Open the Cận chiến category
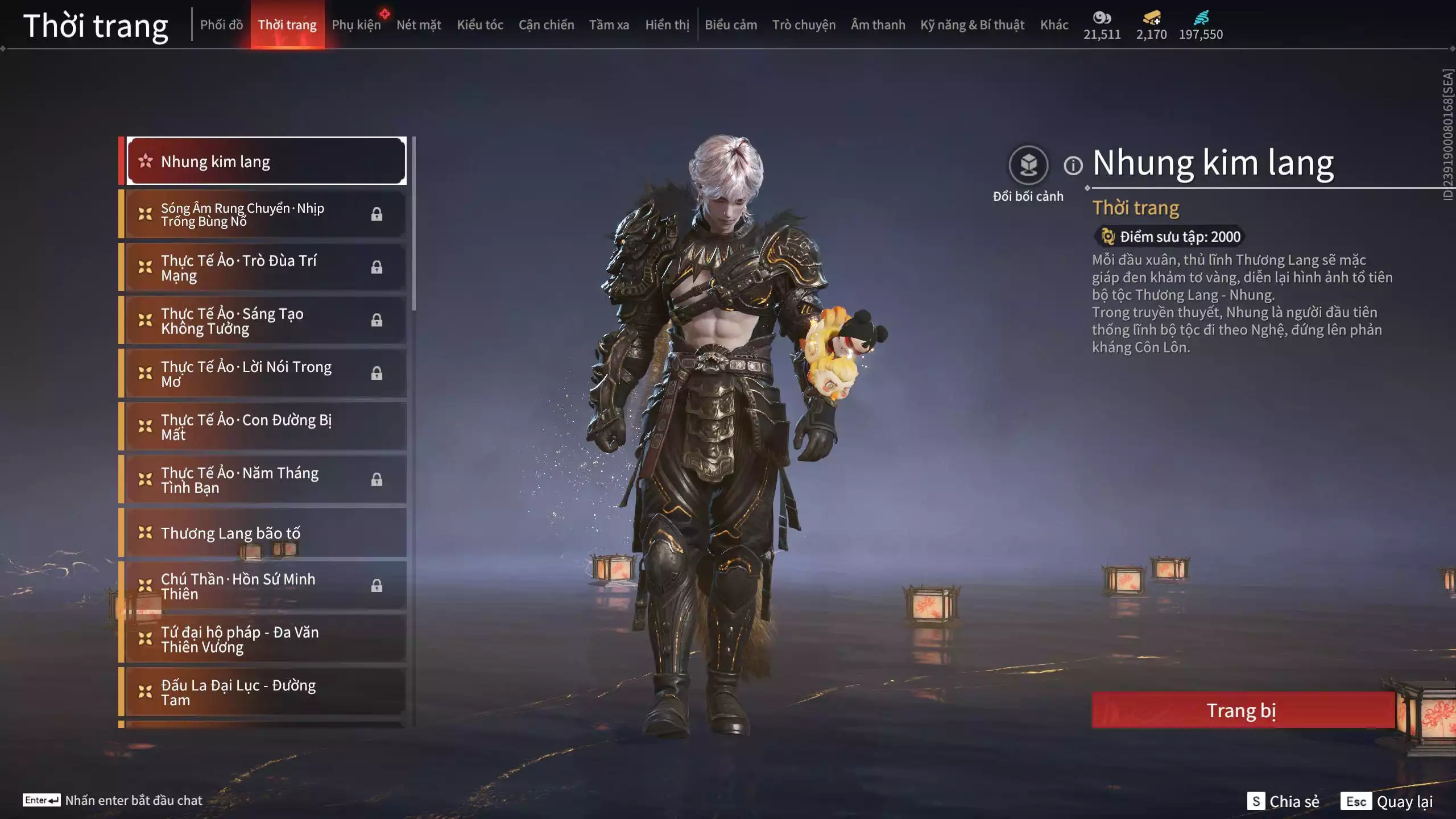The image size is (1456, 819). click(546, 25)
